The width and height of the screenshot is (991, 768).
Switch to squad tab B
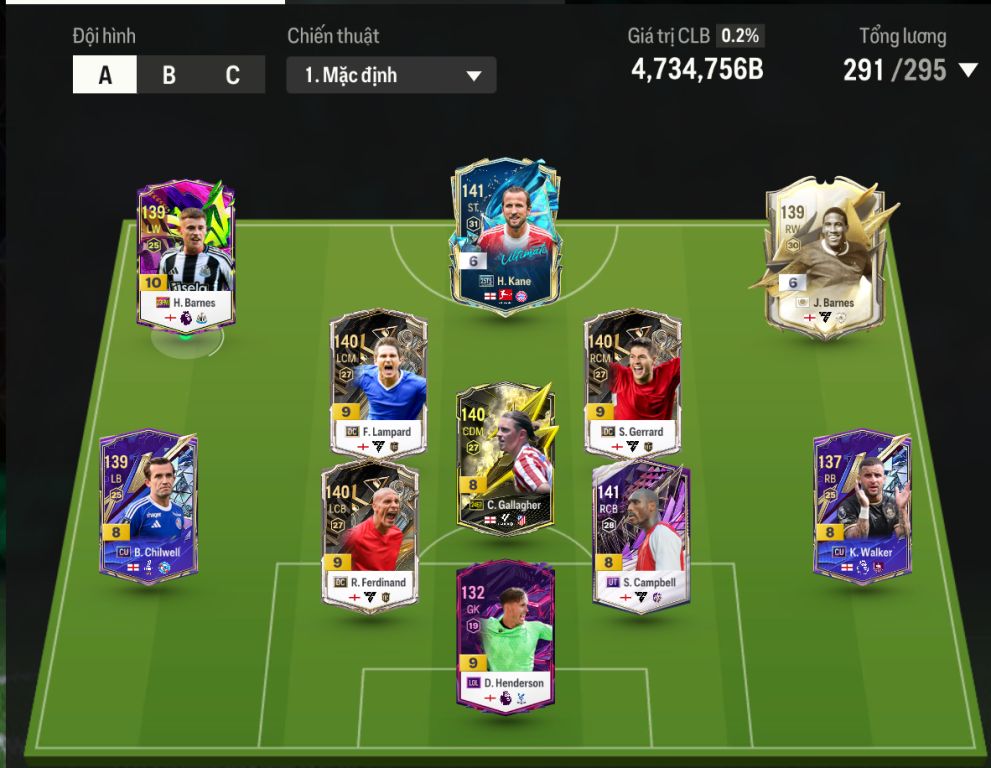[169, 75]
